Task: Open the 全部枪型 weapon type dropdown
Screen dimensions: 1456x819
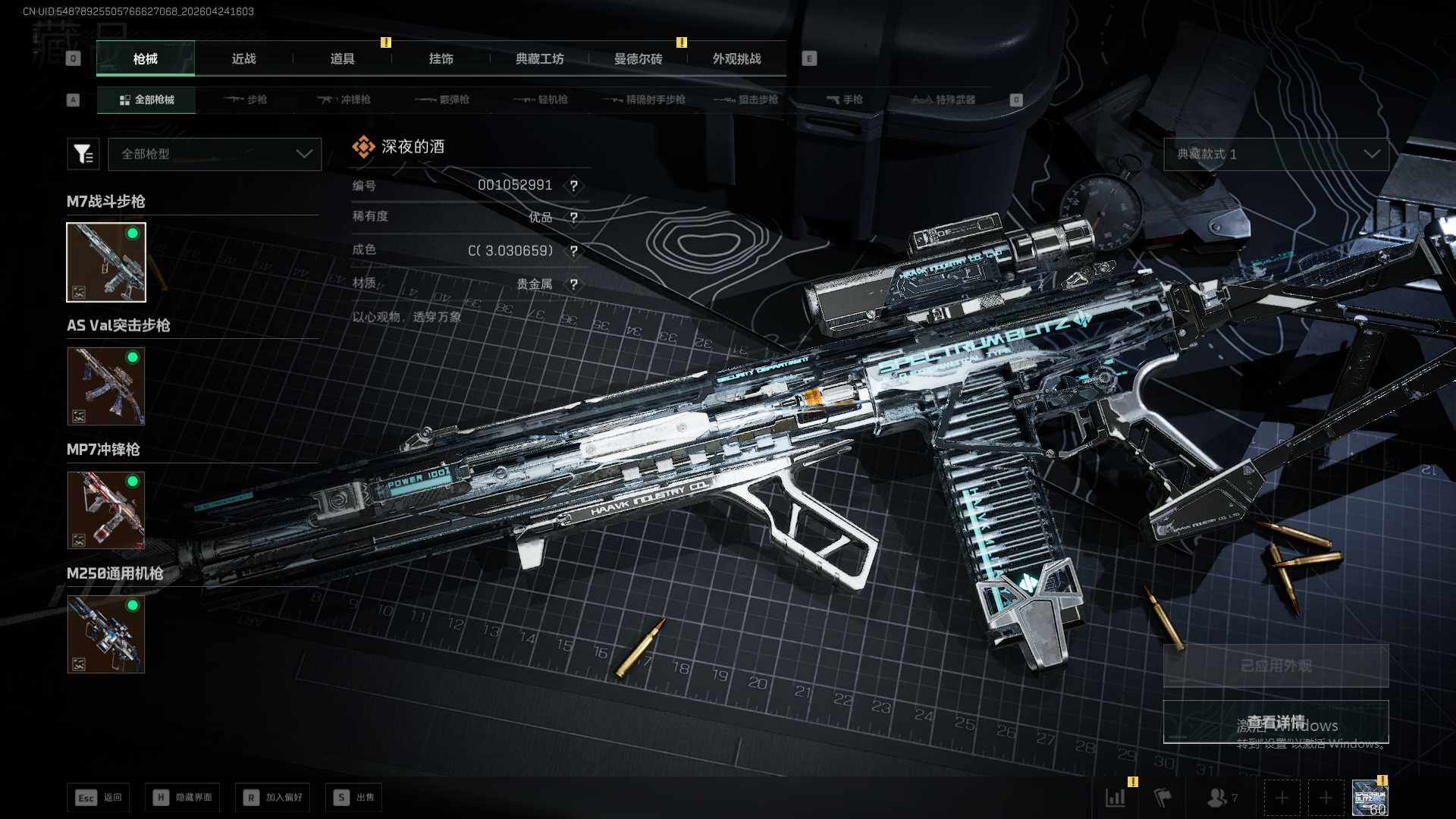Action: click(x=215, y=154)
